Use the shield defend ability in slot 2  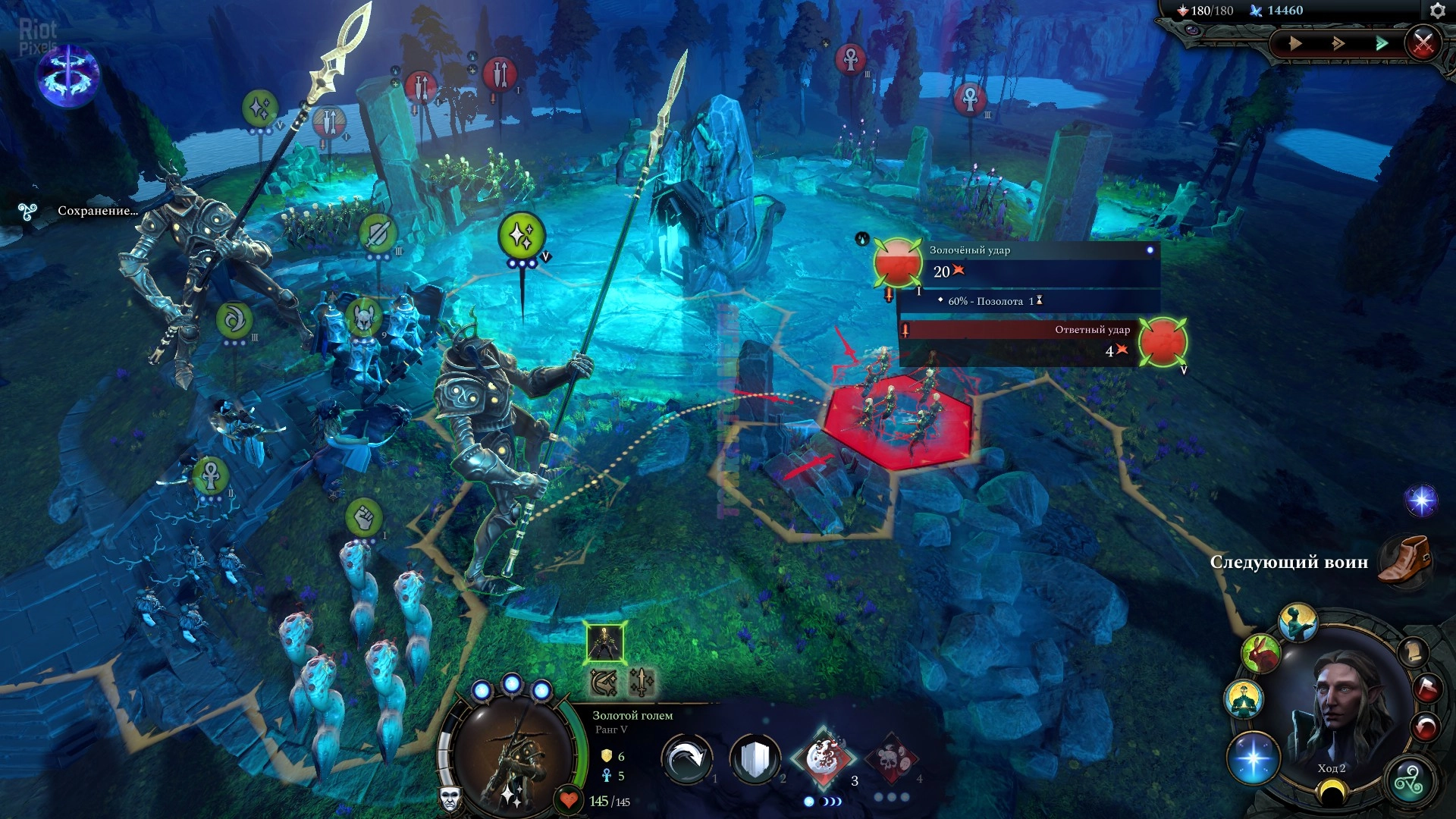[755, 759]
